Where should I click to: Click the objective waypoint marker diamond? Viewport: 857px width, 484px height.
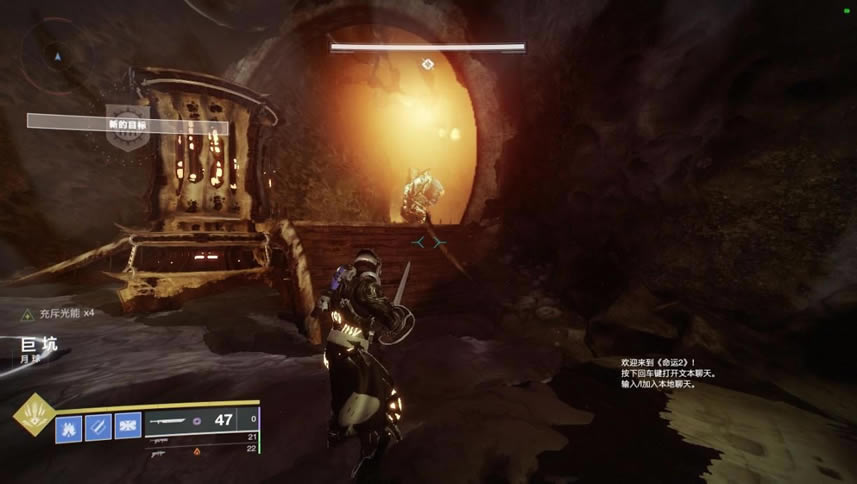pyautogui.click(x=427, y=64)
